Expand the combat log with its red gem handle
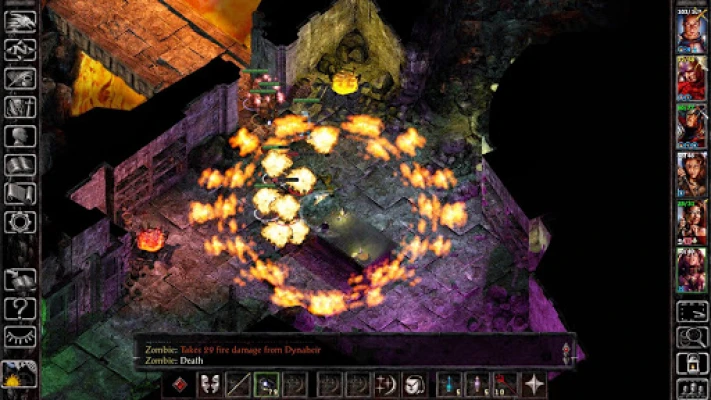Screen dimensions: 711x400 coord(567,350)
